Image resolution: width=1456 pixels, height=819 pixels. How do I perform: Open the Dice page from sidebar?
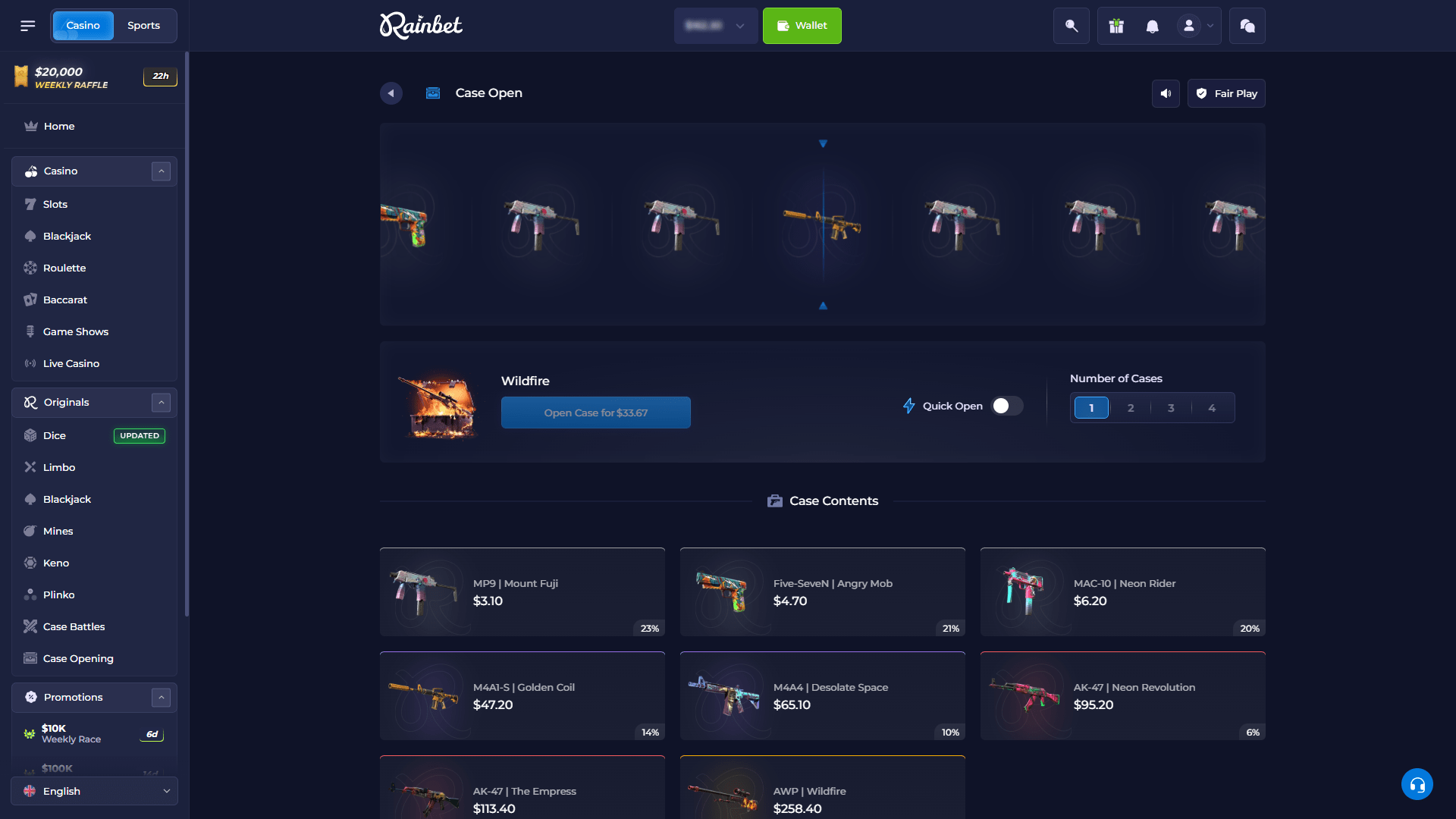click(x=53, y=435)
